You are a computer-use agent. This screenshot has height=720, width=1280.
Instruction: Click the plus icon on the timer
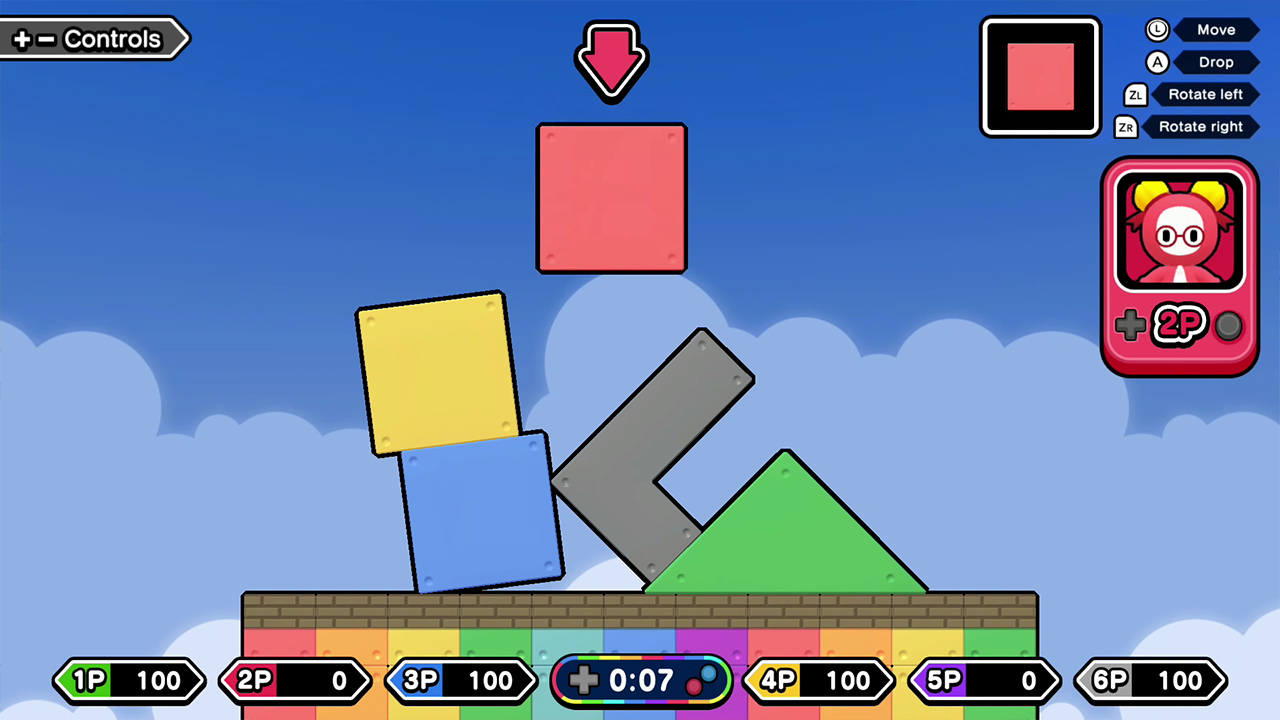(x=584, y=680)
